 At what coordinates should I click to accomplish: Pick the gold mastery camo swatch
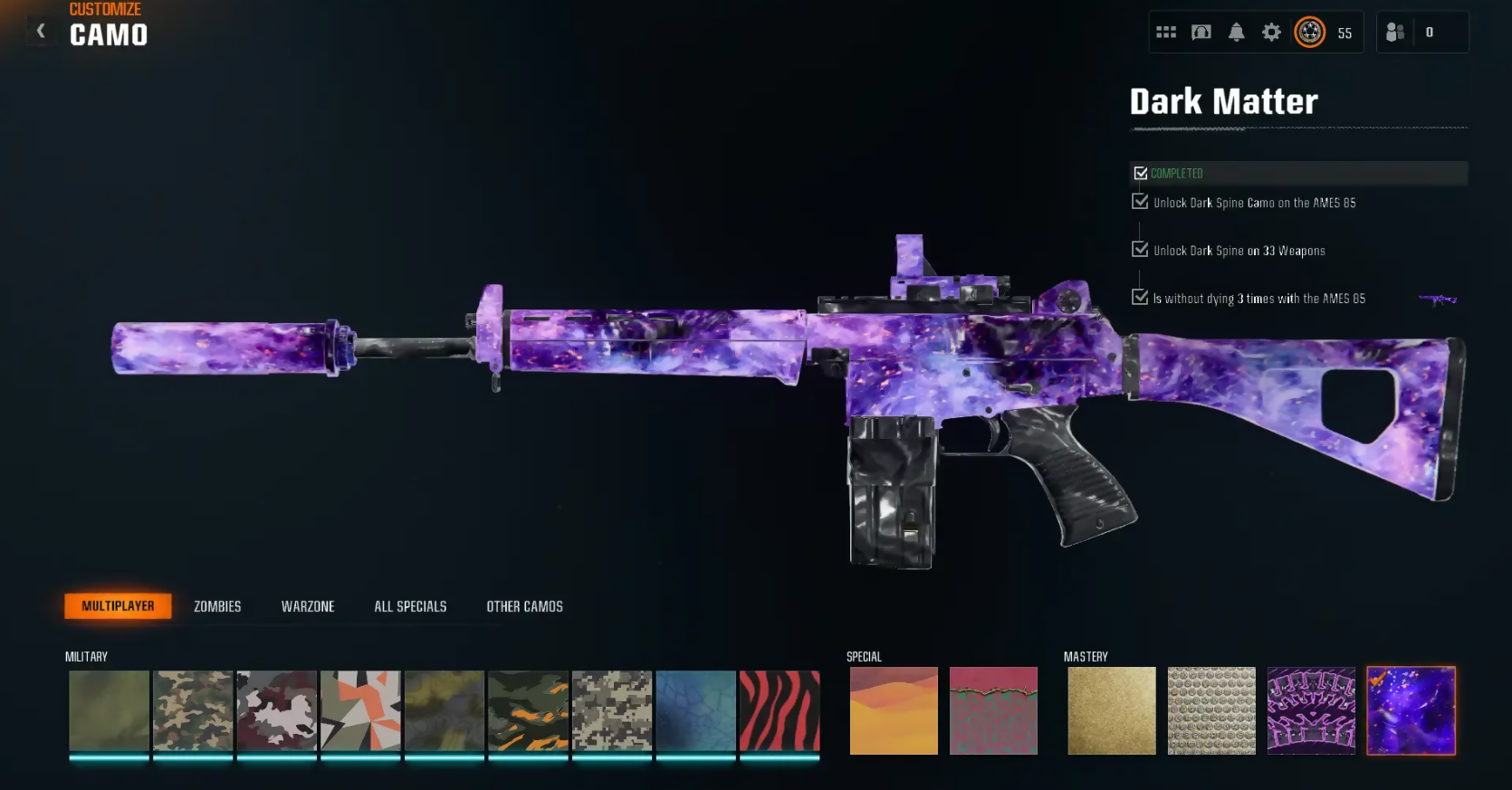click(x=1111, y=710)
